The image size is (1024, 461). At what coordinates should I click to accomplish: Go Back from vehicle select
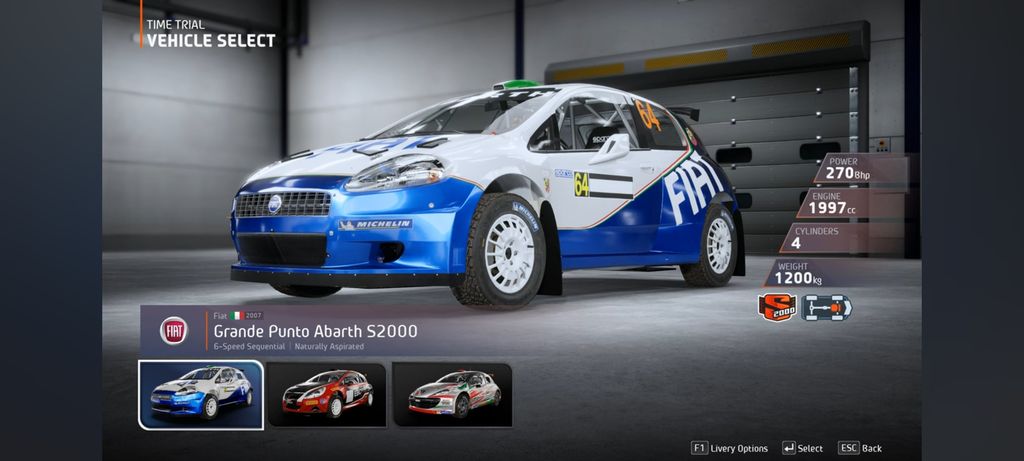pyautogui.click(x=860, y=448)
